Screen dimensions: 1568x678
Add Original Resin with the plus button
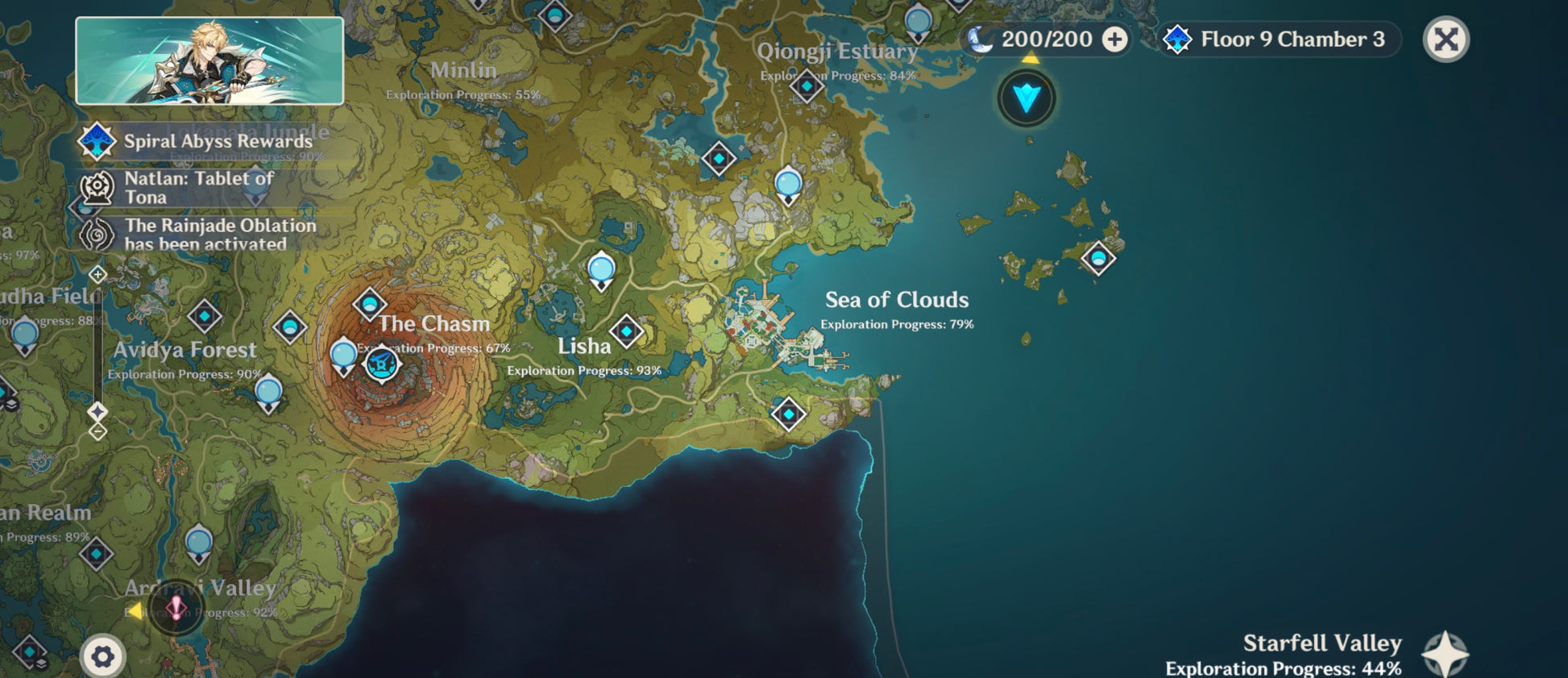pos(1114,40)
